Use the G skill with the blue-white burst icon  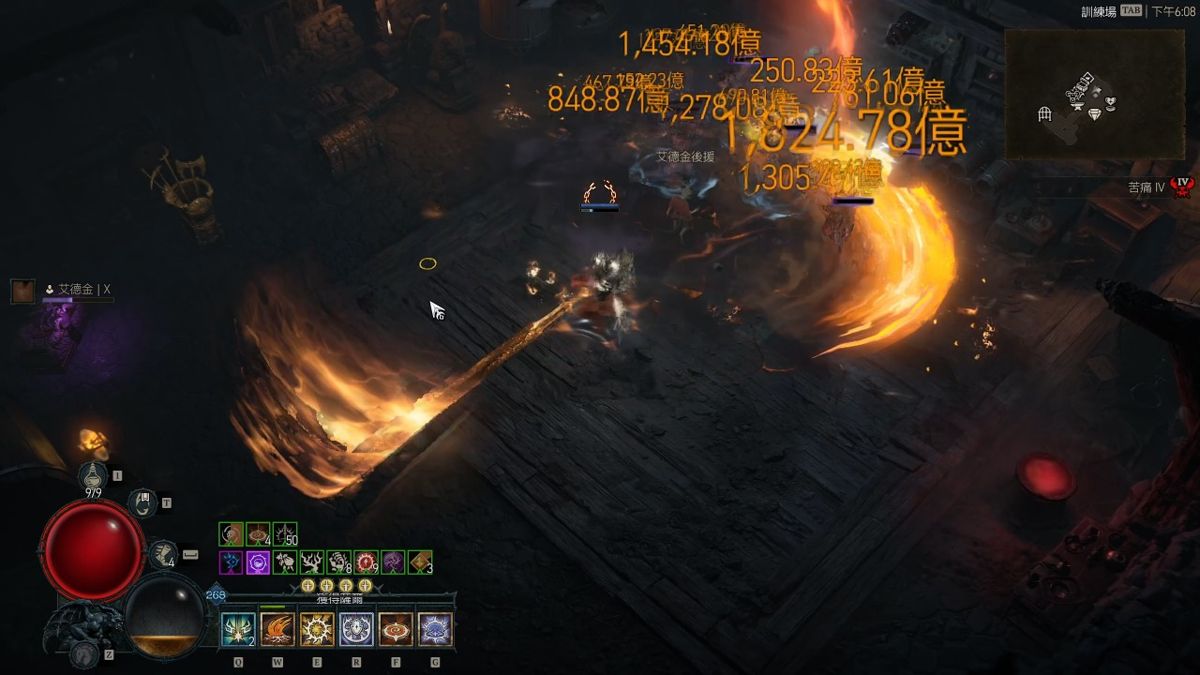tap(435, 629)
